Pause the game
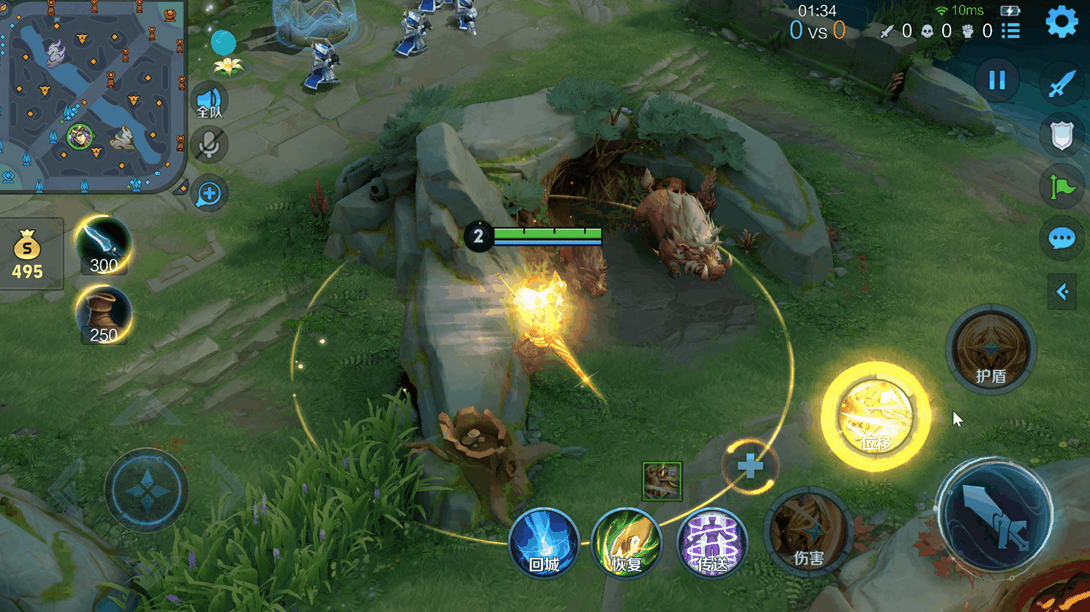1090x612 pixels. point(997,80)
